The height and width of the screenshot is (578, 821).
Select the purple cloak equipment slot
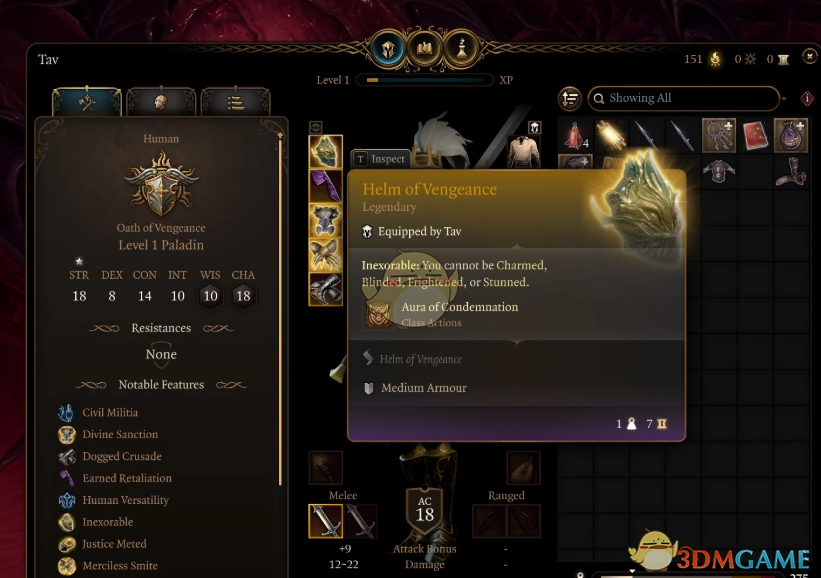coord(326,186)
